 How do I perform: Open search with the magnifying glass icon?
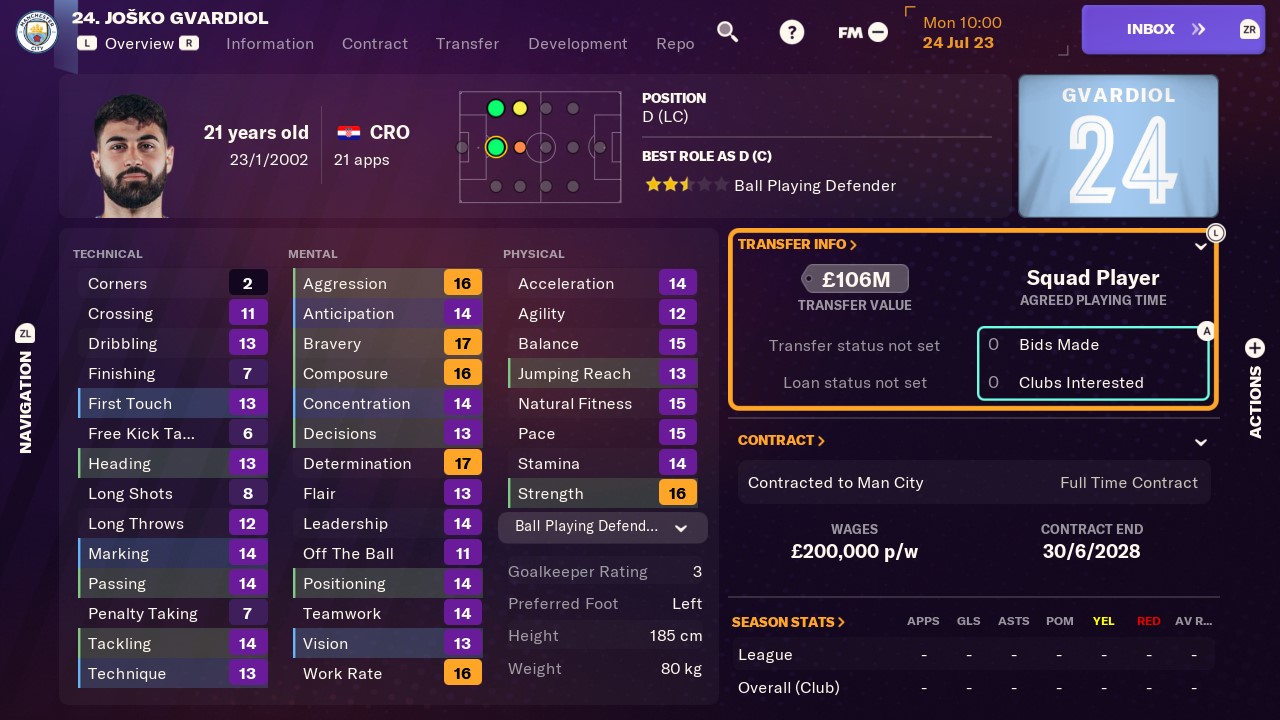(727, 31)
